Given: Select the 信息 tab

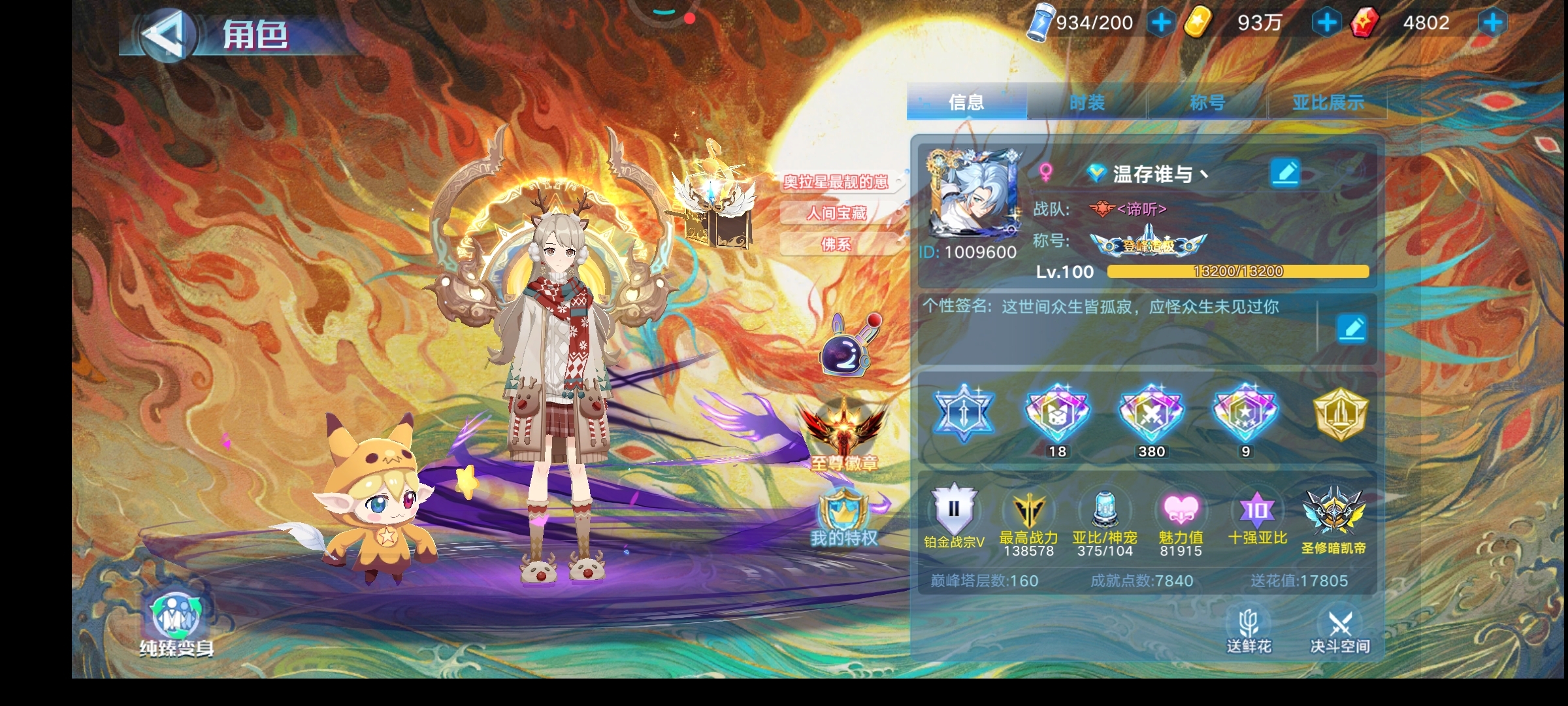Looking at the screenshot, I should point(966,103).
